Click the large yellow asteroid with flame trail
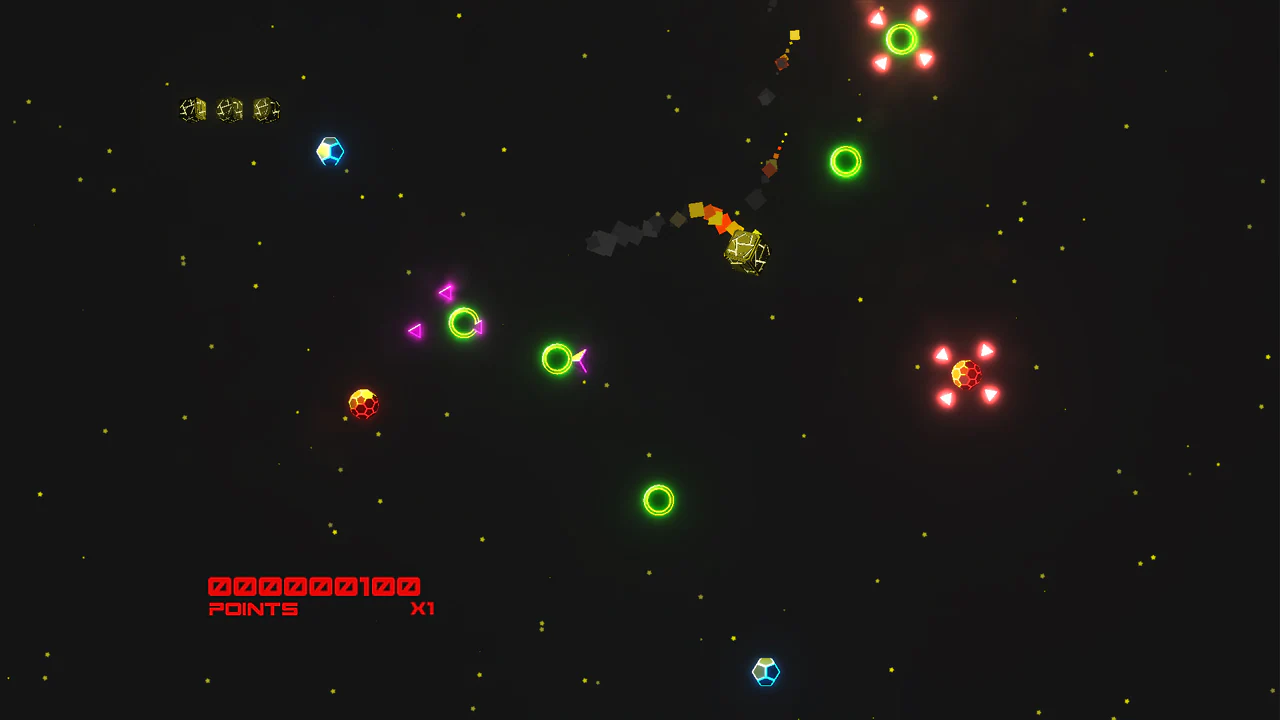The image size is (1280, 720). tap(746, 252)
